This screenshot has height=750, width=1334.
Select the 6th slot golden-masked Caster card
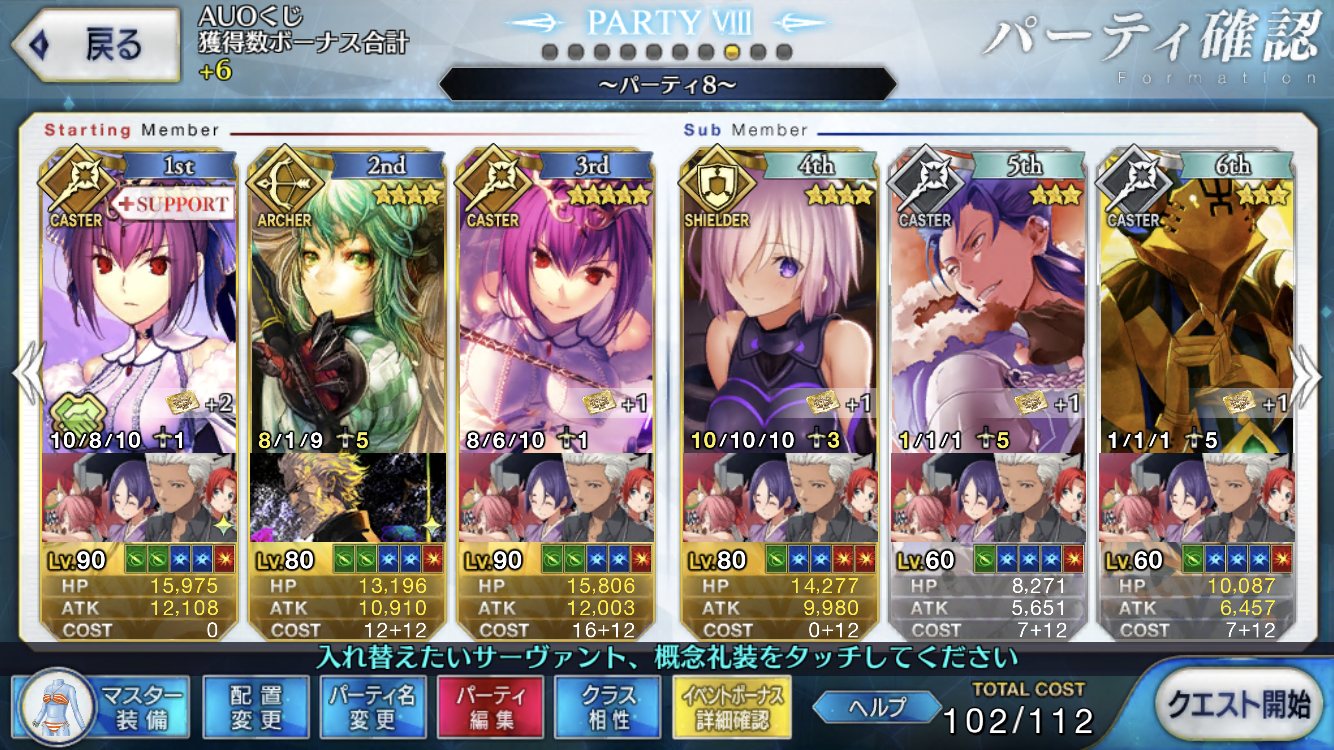[1195, 310]
